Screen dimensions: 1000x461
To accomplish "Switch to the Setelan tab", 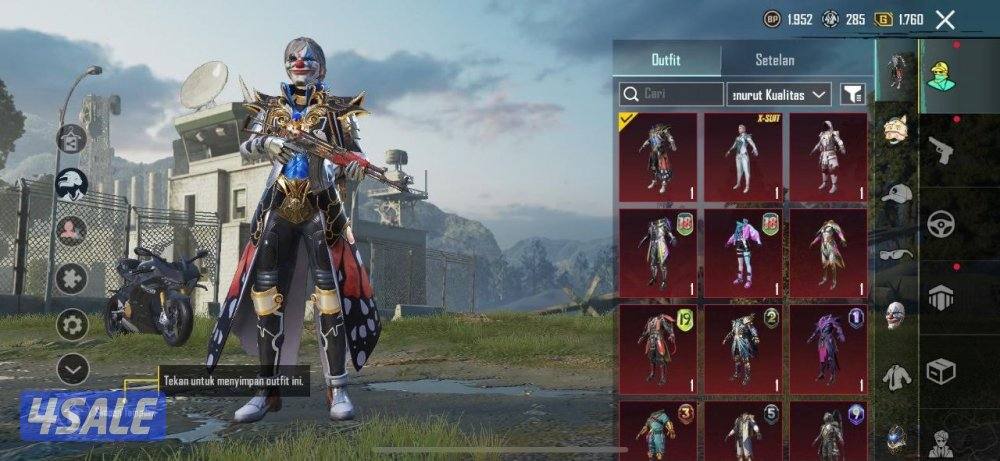I will 775,60.
